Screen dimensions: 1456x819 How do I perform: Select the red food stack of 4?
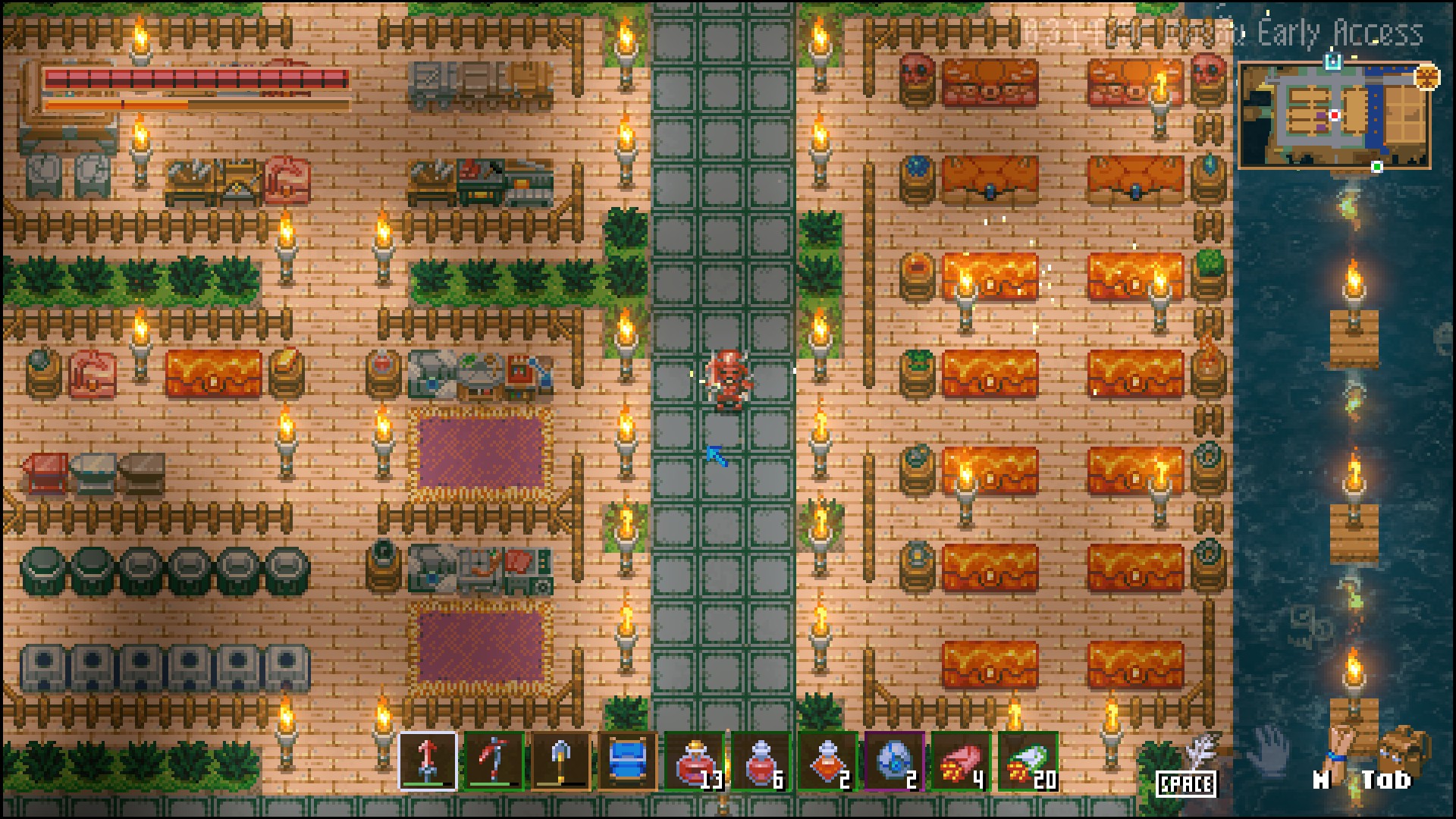pyautogui.click(x=961, y=761)
